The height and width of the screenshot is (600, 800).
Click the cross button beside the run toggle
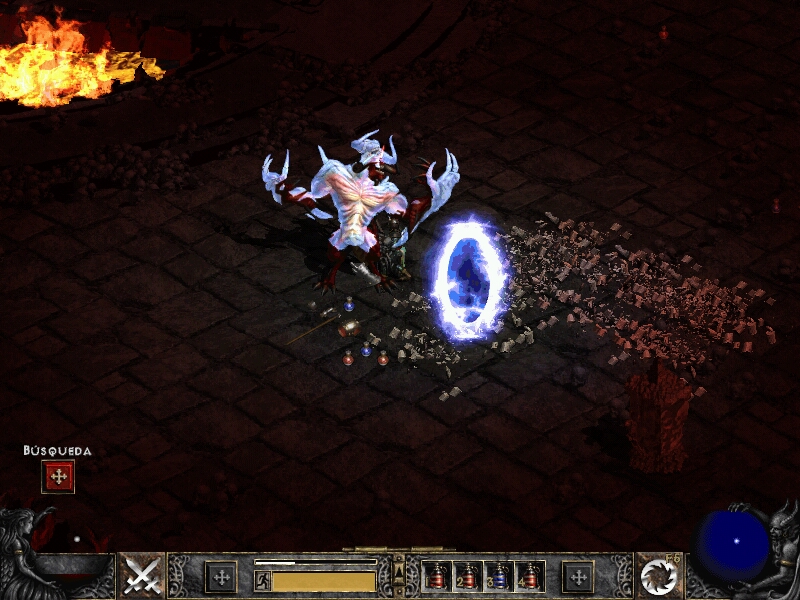click(221, 577)
